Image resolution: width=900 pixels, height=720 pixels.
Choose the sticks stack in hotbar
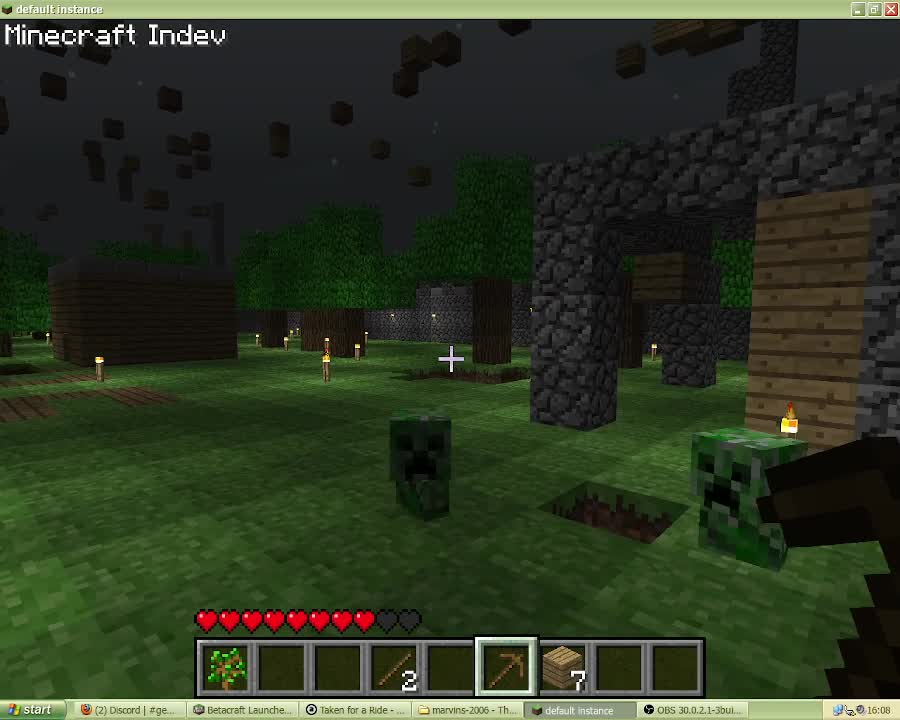[x=394, y=667]
